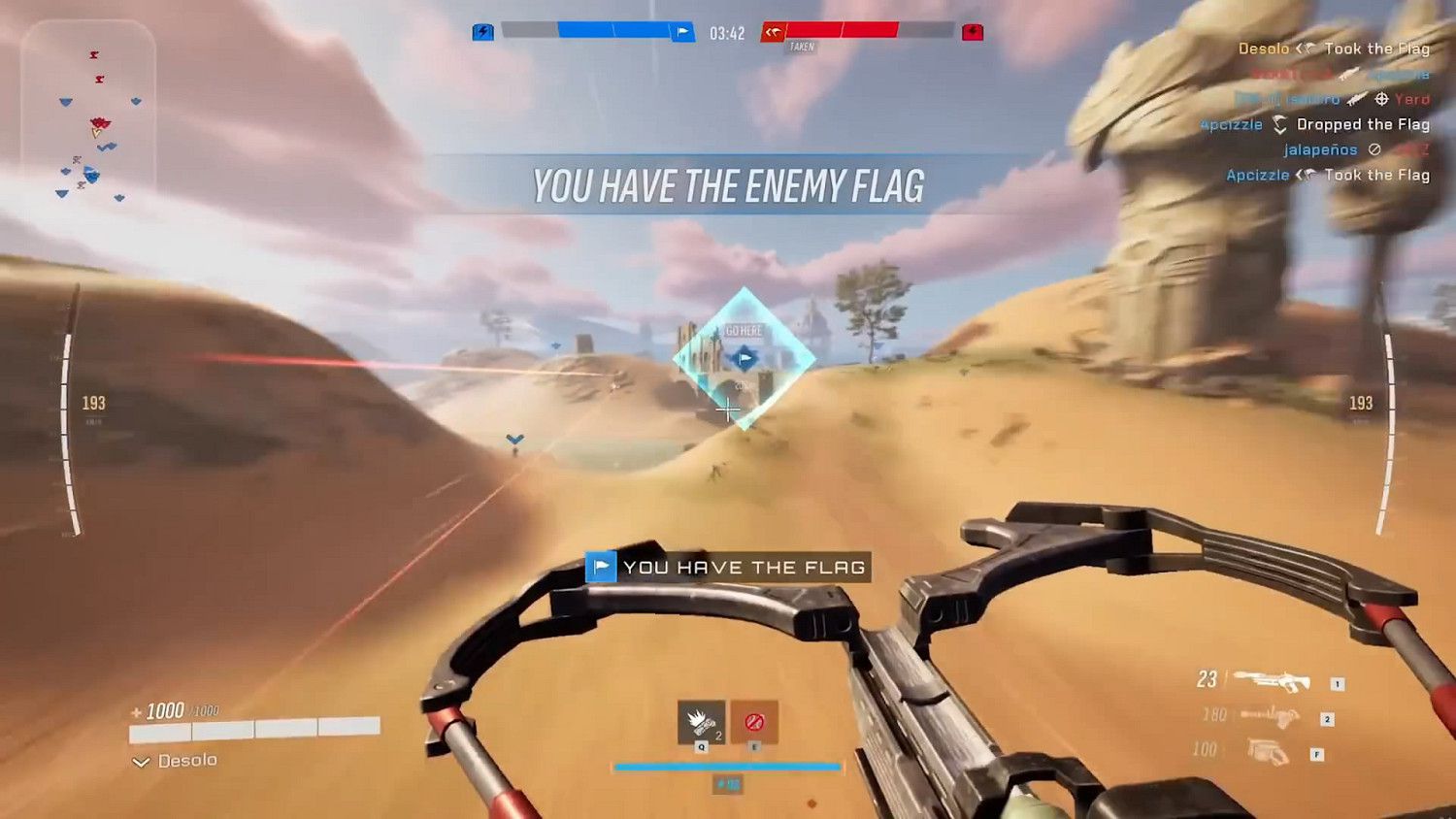1456x819 pixels.
Task: Click the GO HERE diamond objective marker
Action: [743, 359]
